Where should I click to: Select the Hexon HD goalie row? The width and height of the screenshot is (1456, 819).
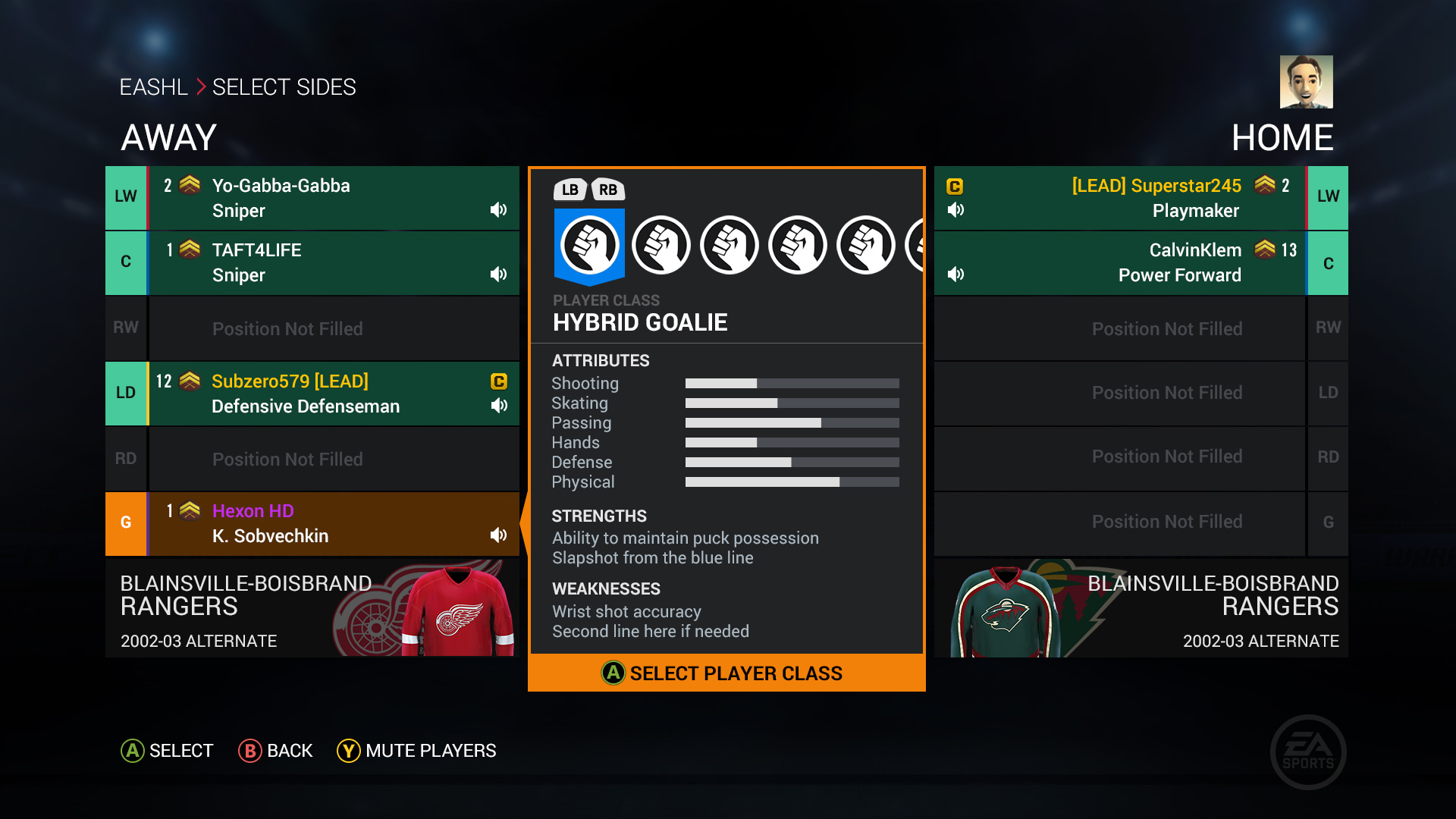(x=312, y=523)
